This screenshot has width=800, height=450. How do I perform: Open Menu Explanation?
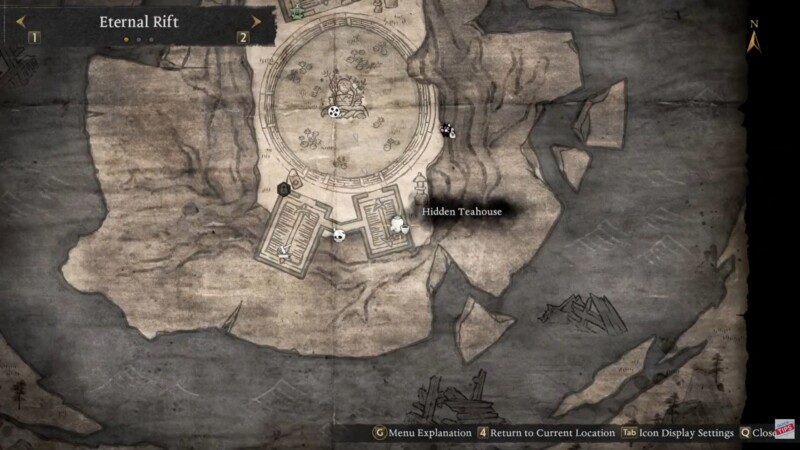pos(423,433)
